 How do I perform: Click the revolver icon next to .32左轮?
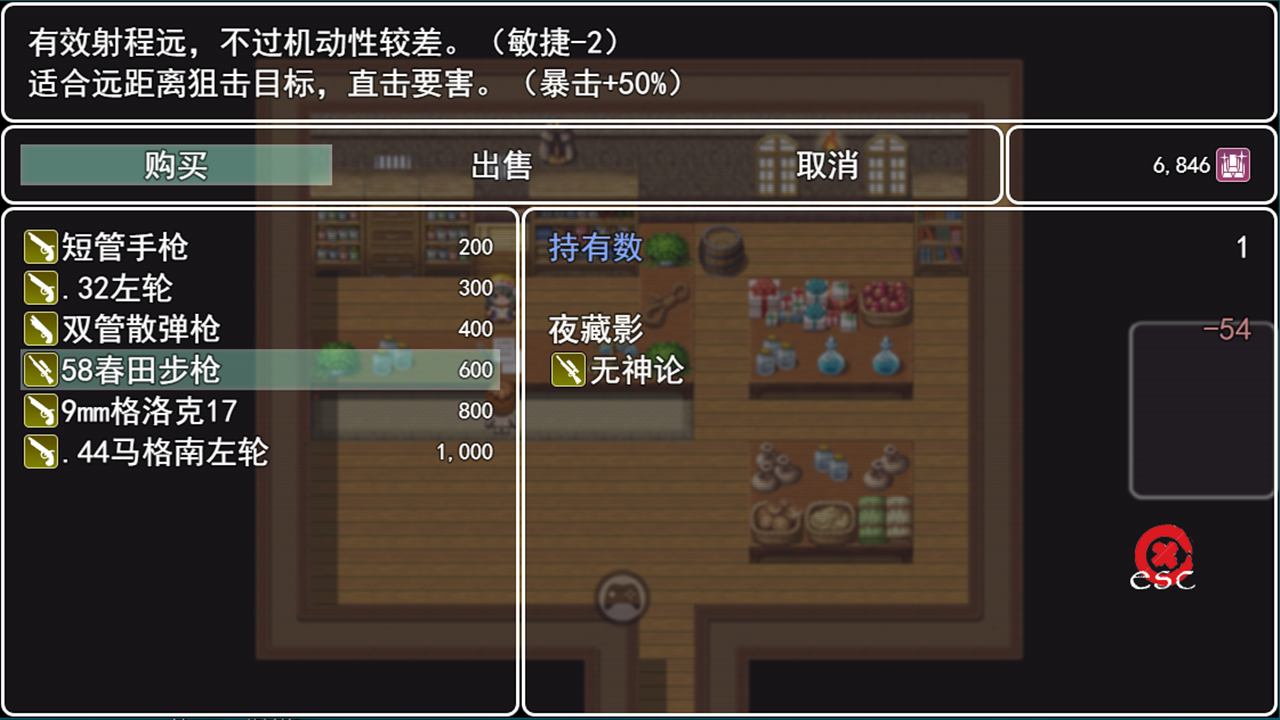click(x=41, y=287)
